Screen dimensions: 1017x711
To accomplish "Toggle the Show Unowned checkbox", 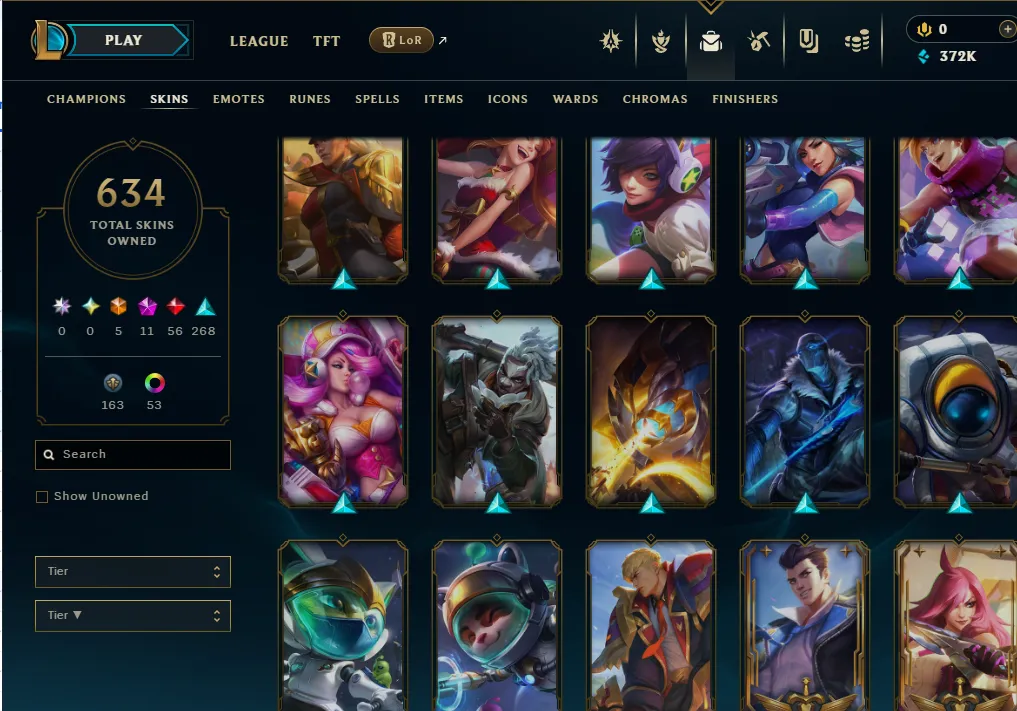I will 42,497.
